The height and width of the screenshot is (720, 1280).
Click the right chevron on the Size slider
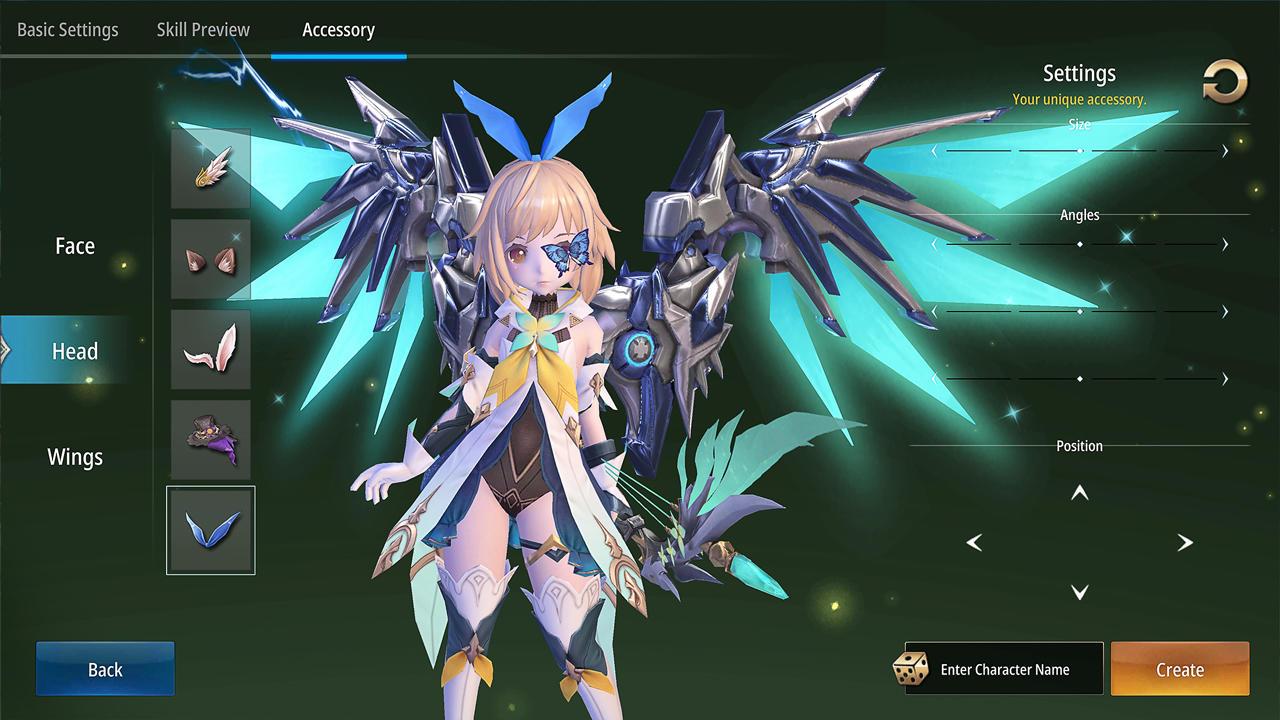pos(1224,151)
